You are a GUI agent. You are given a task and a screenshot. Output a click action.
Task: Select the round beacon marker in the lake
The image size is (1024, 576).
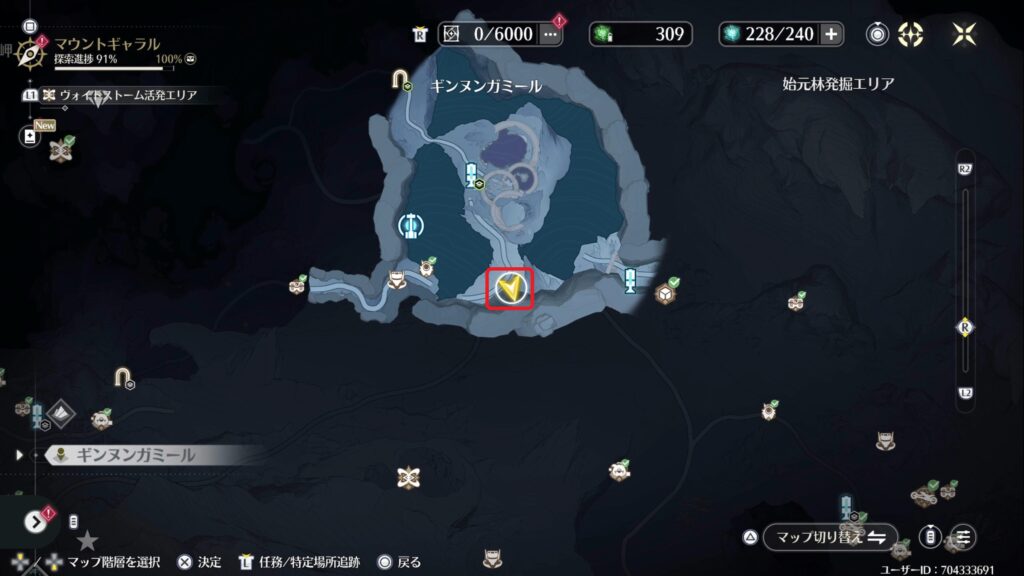pos(408,226)
